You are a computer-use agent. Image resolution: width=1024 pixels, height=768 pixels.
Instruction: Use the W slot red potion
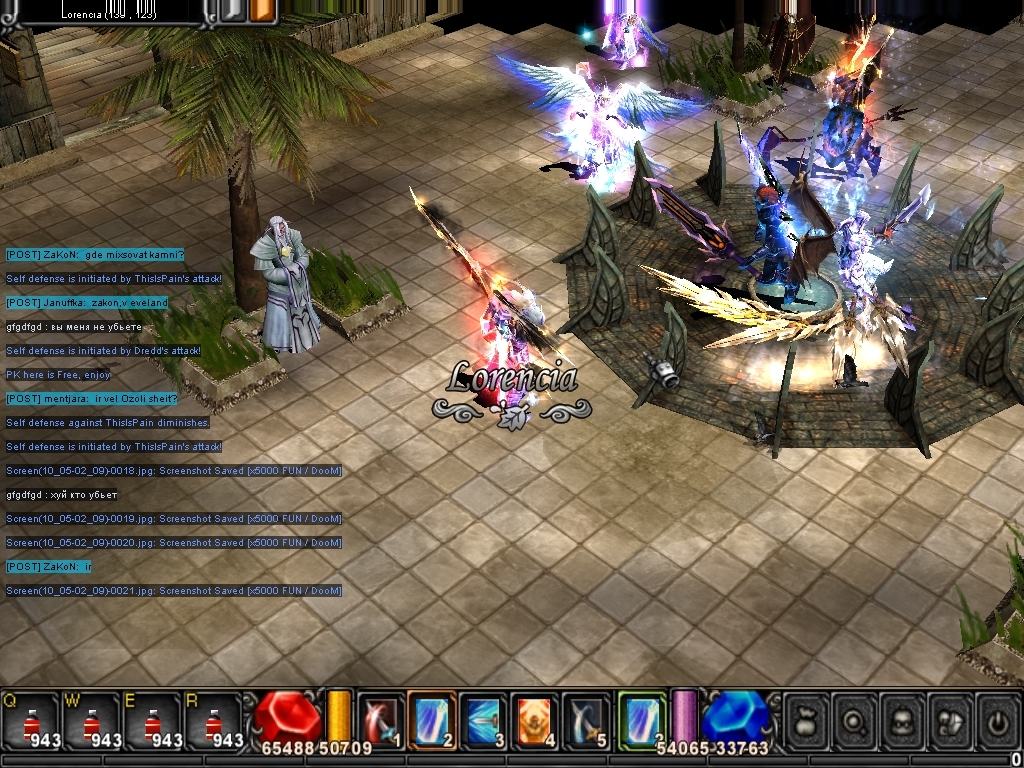click(91, 722)
